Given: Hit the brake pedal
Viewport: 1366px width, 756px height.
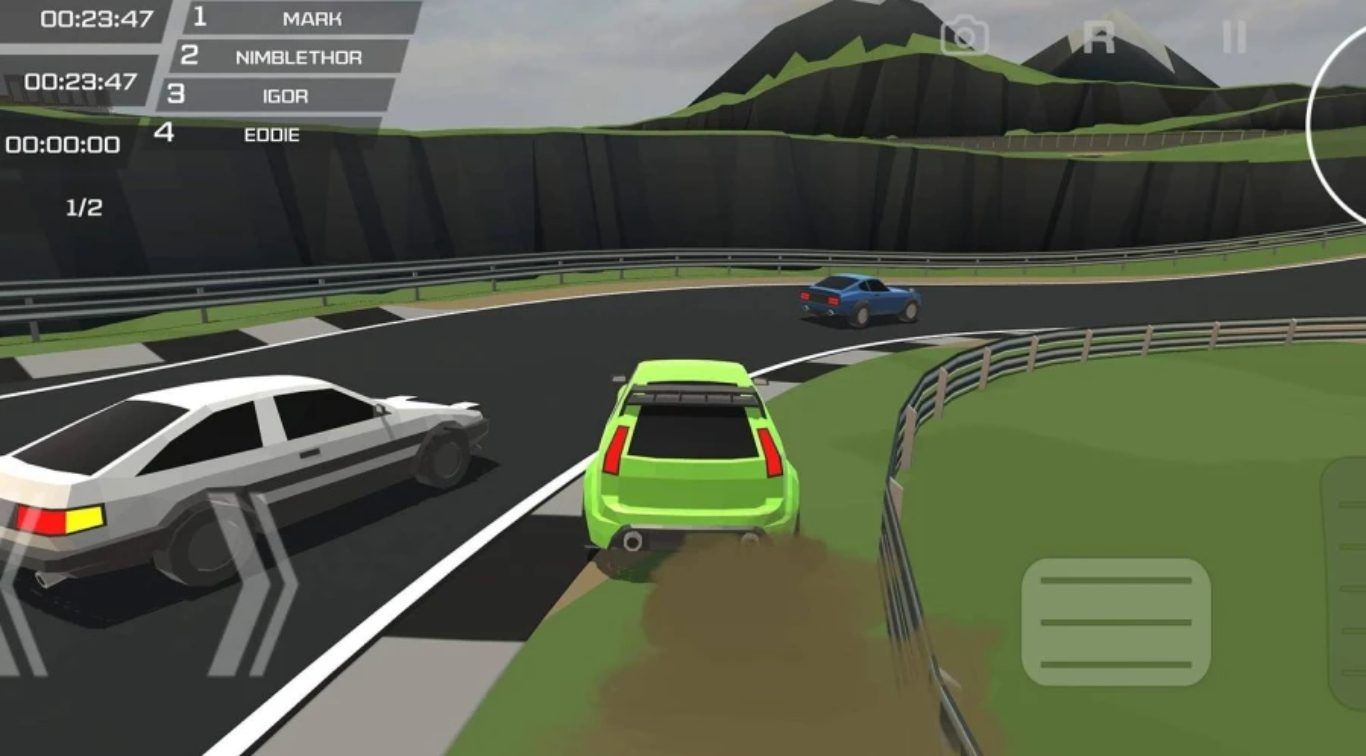Looking at the screenshot, I should (1115, 621).
